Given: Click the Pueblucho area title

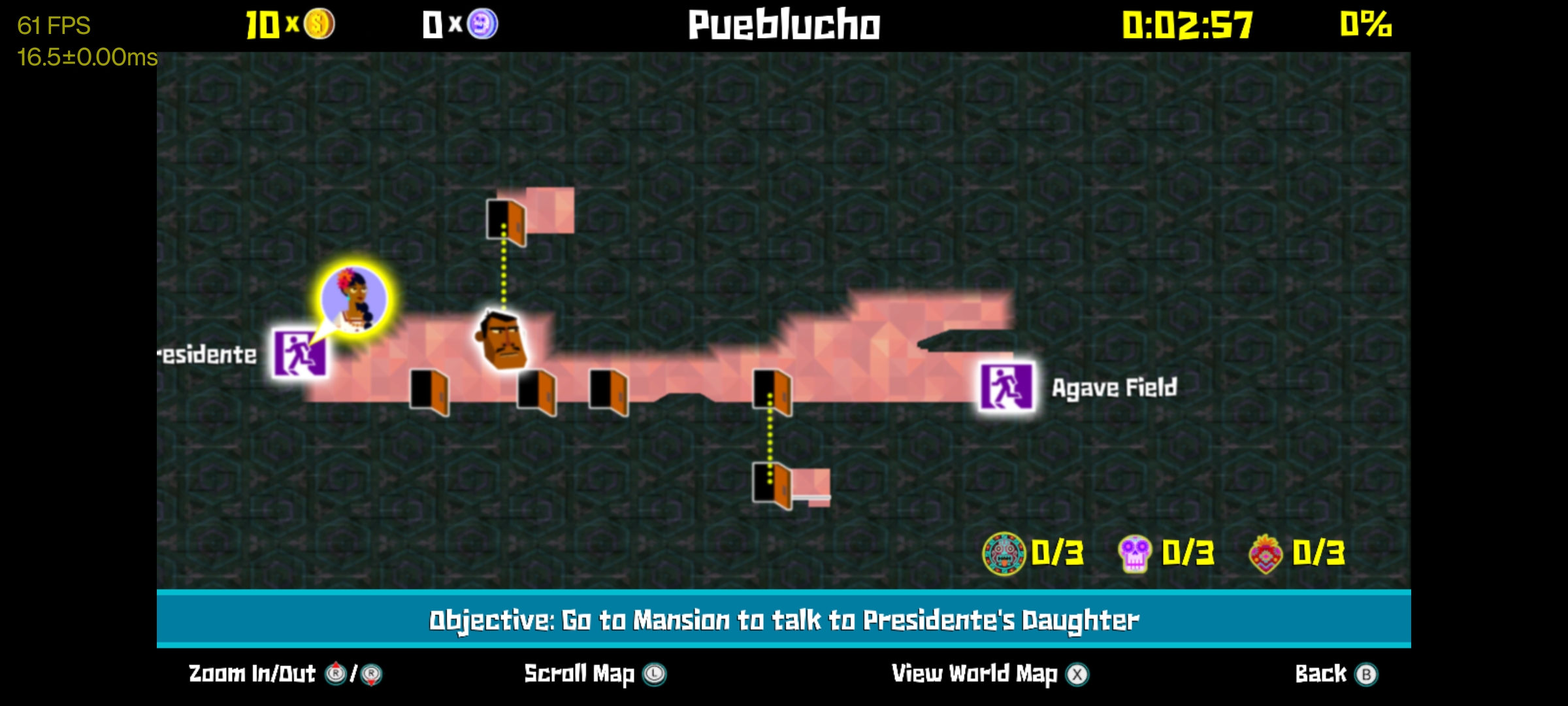Looking at the screenshot, I should [783, 26].
